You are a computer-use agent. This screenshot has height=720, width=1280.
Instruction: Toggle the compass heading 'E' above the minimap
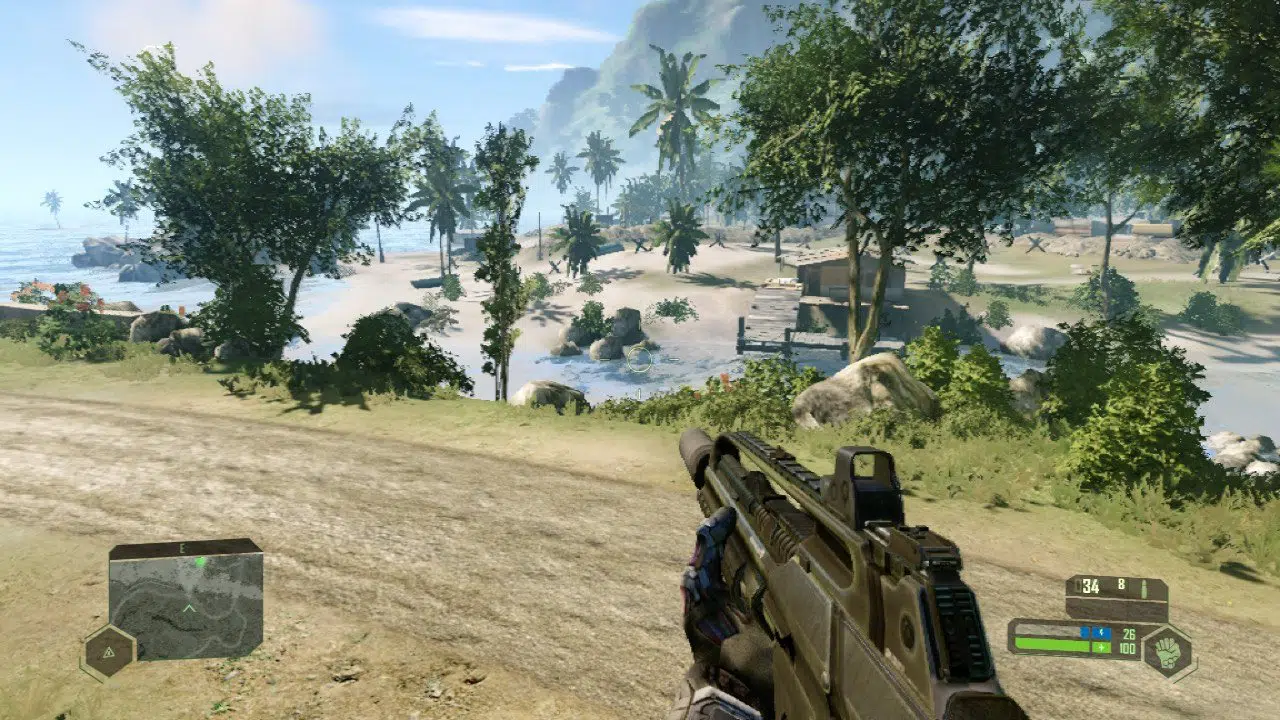[x=182, y=548]
